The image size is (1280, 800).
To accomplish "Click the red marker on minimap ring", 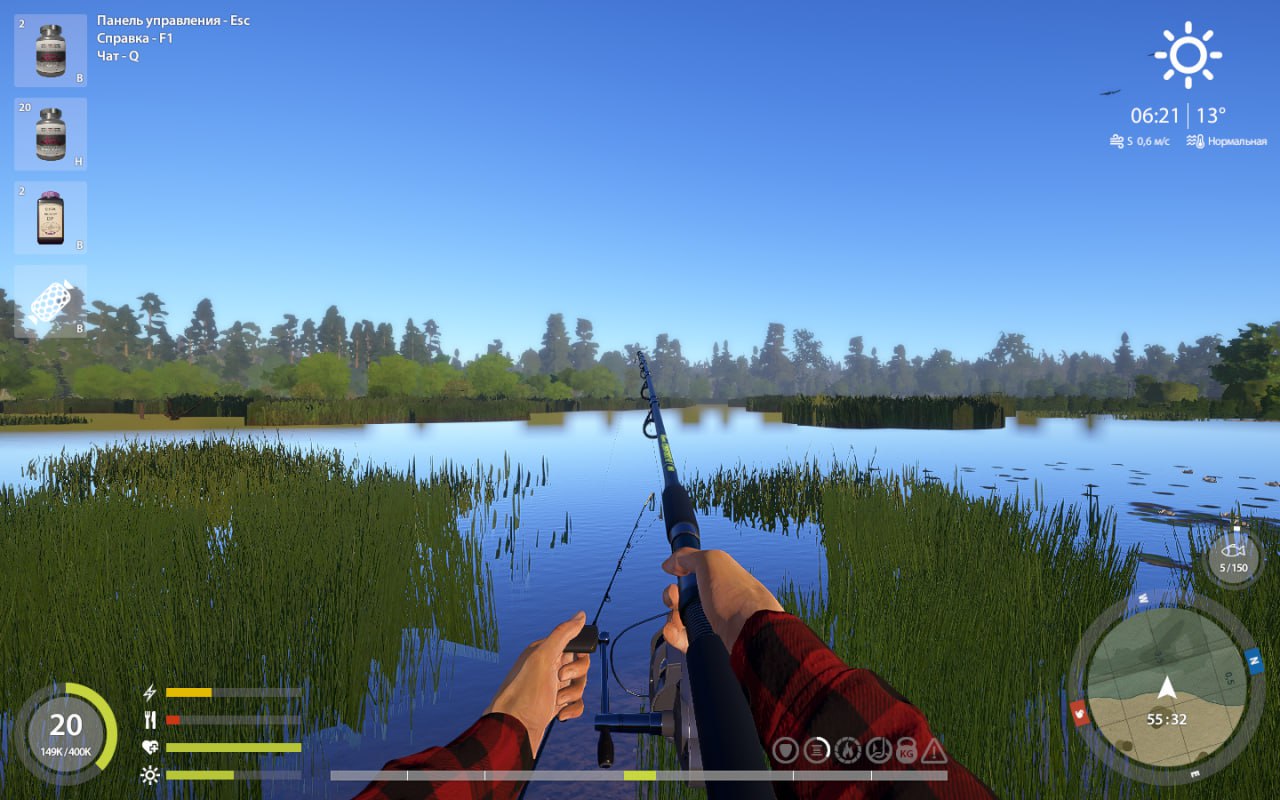I will [1079, 712].
